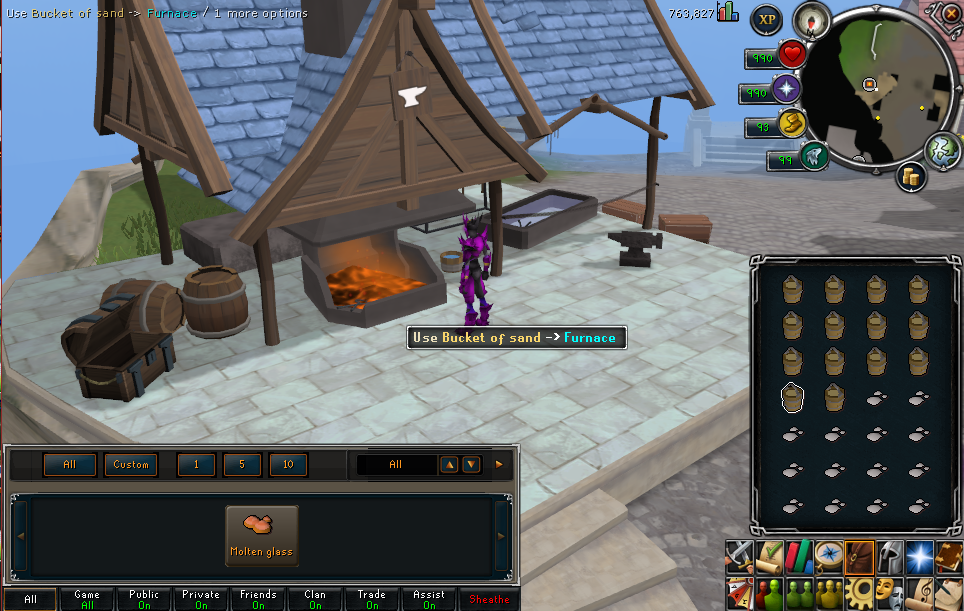Decrease the amount with the down arrow

472,465
